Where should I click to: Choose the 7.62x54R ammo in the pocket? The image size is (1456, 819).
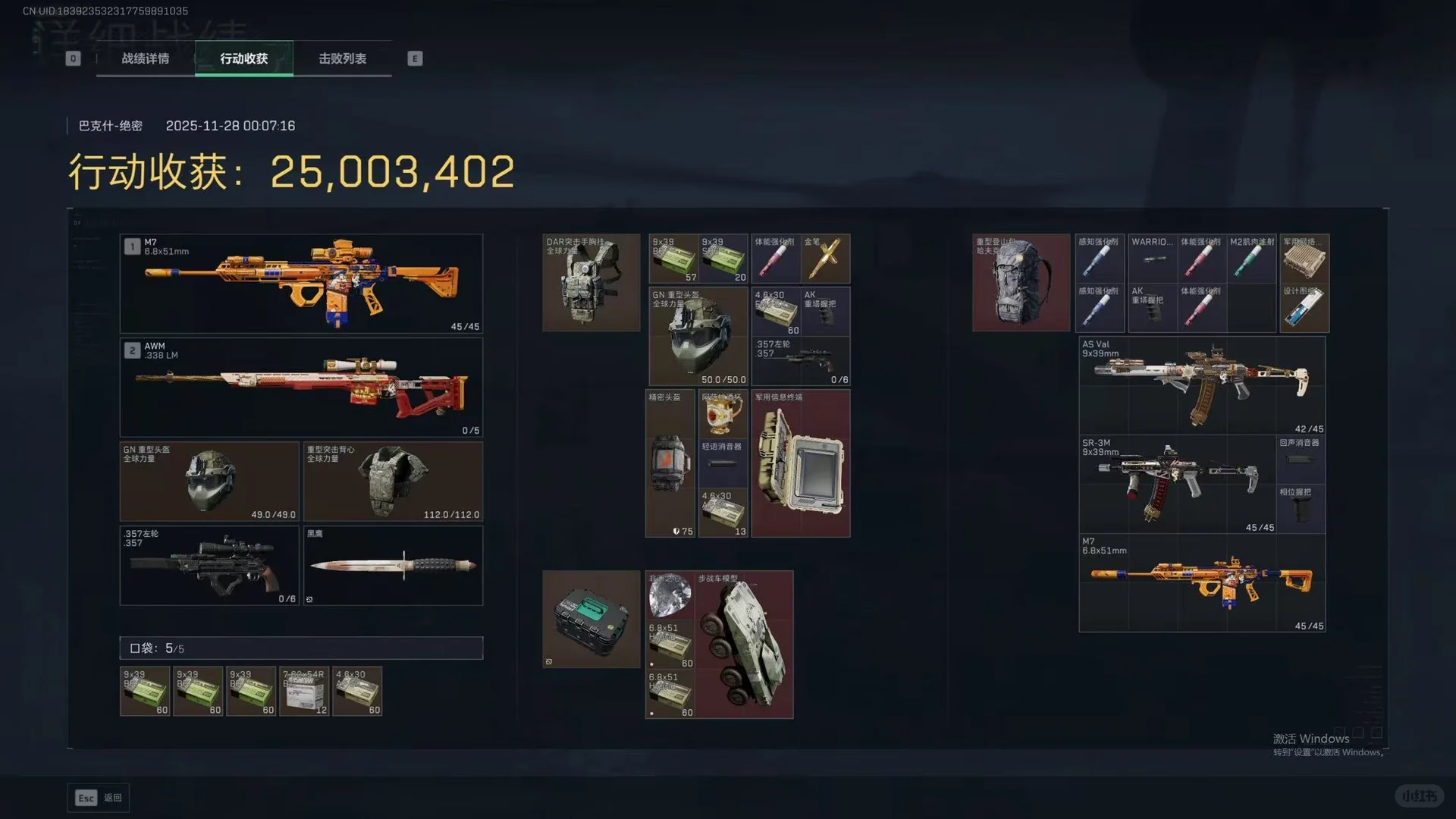click(x=304, y=692)
